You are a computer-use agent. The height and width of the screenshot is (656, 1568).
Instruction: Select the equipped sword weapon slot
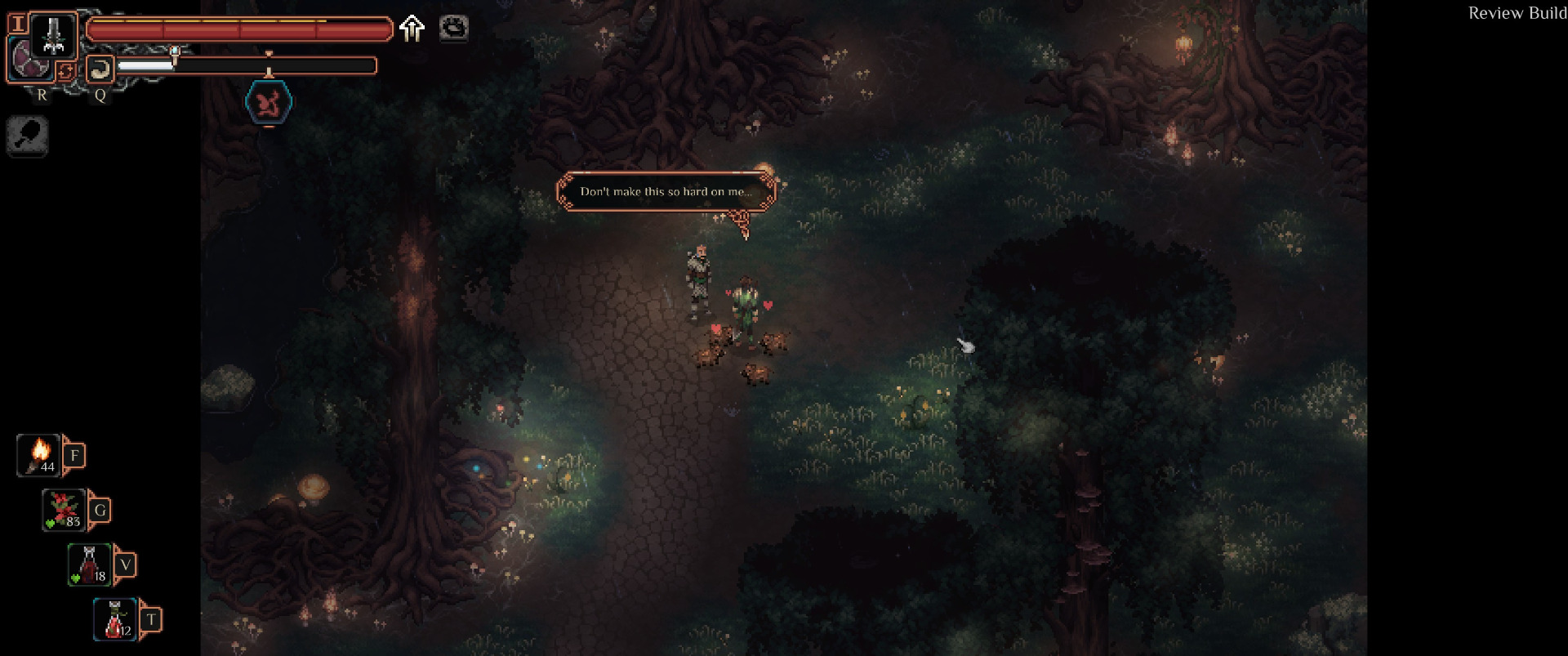tap(54, 35)
